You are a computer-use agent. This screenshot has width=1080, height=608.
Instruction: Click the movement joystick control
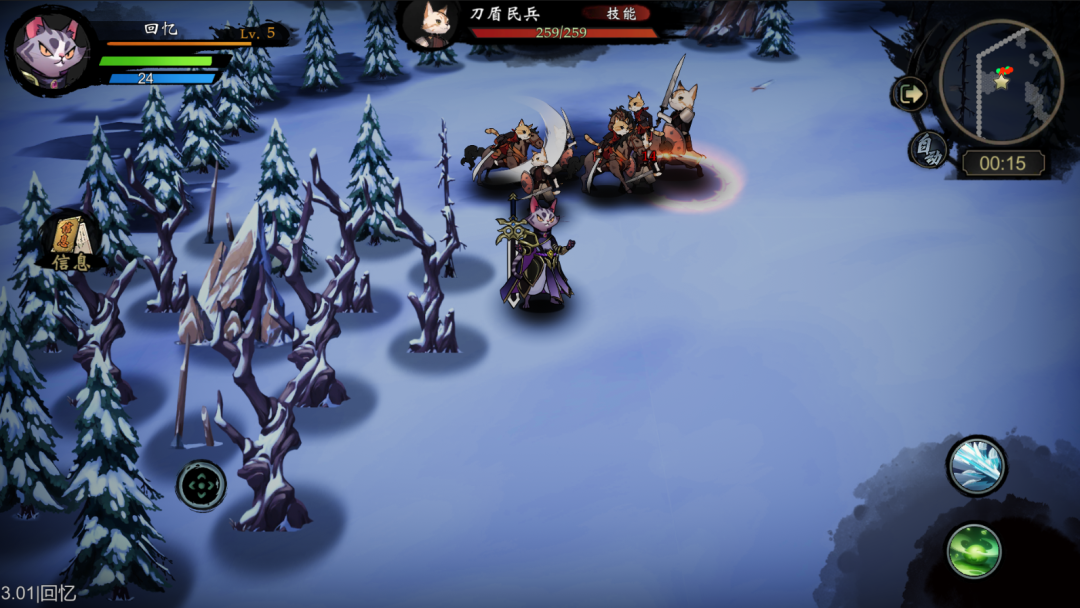pyautogui.click(x=201, y=487)
